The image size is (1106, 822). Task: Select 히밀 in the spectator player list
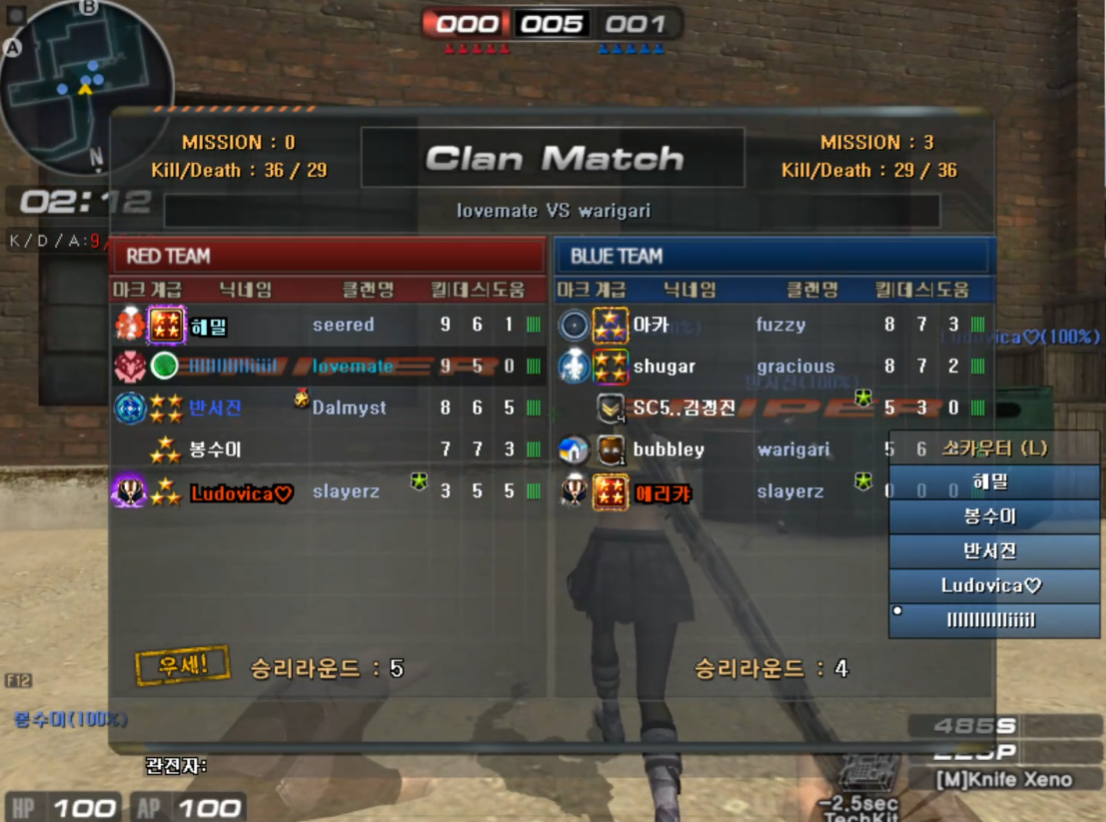[993, 482]
